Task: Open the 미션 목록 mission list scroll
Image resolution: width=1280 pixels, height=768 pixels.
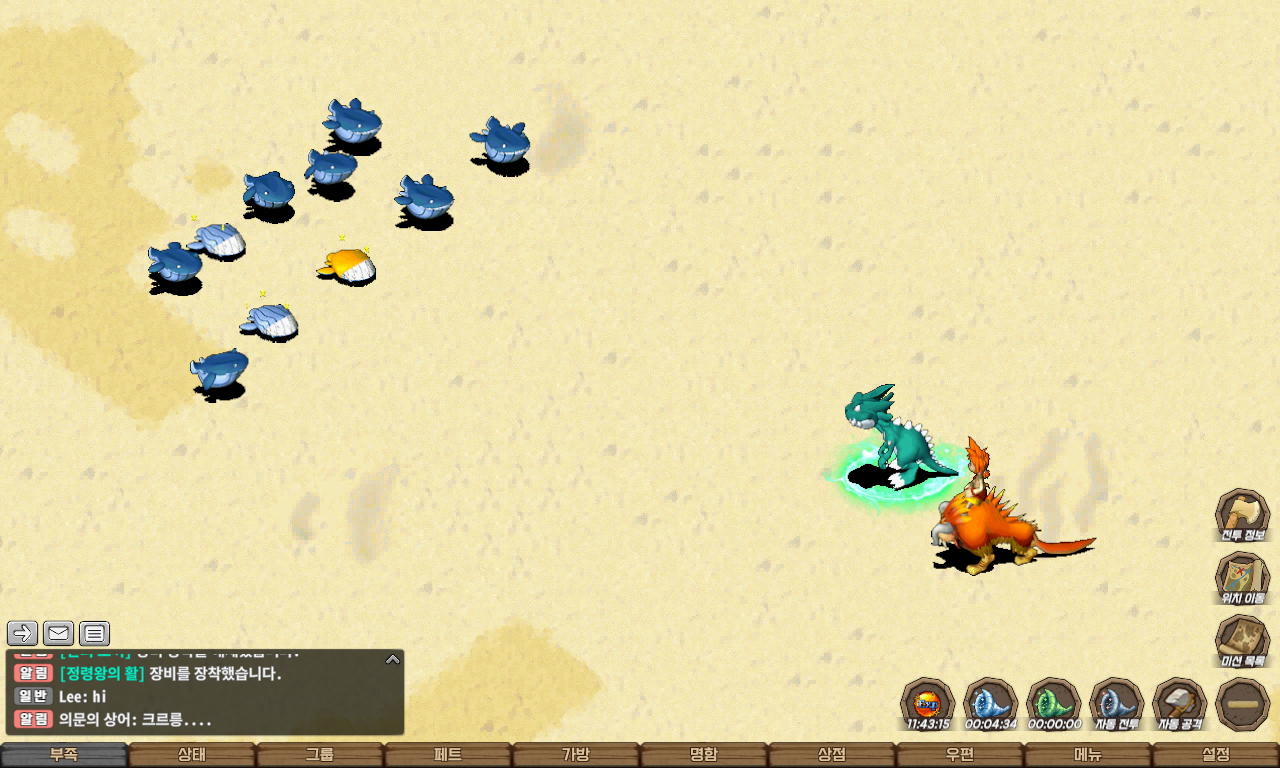Action: click(1242, 641)
